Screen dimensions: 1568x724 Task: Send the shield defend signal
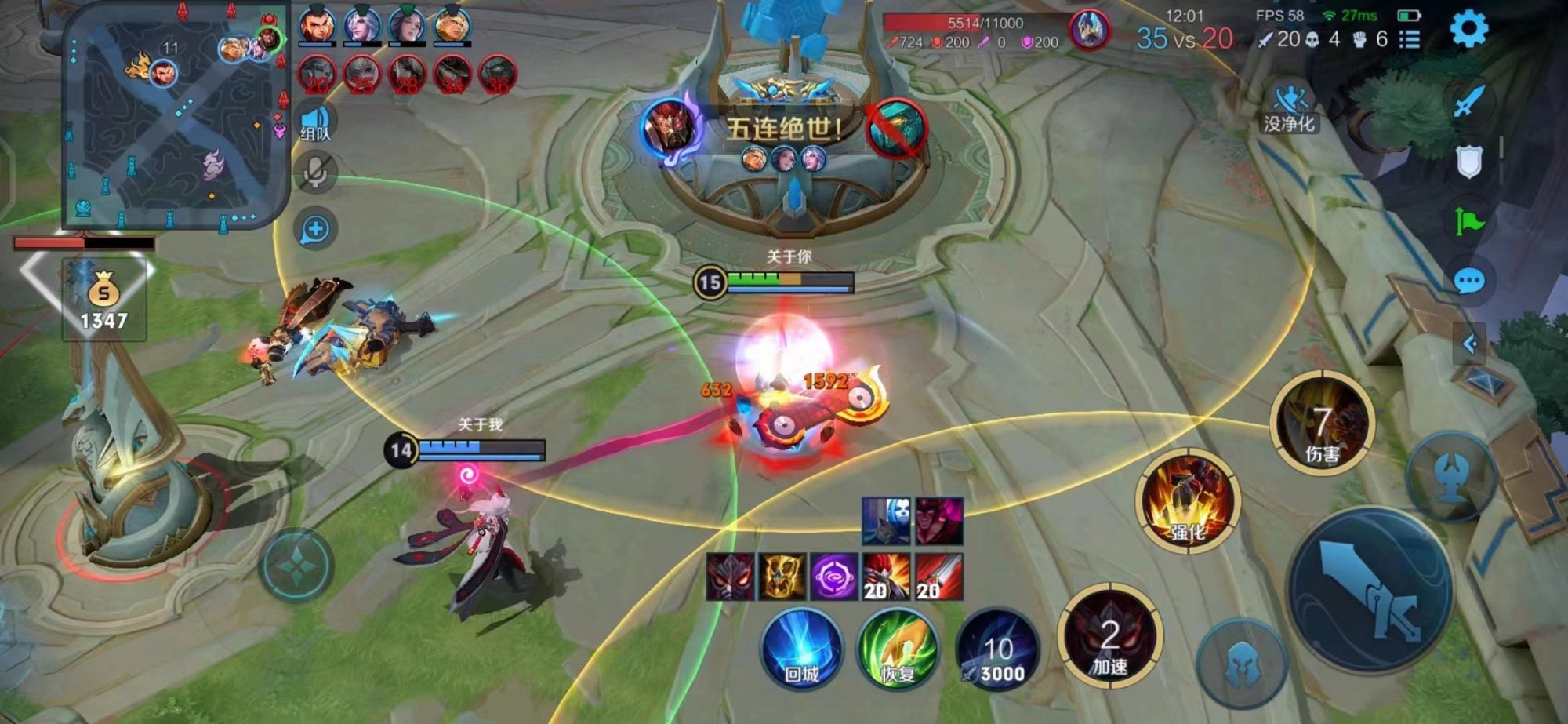pos(1468,162)
